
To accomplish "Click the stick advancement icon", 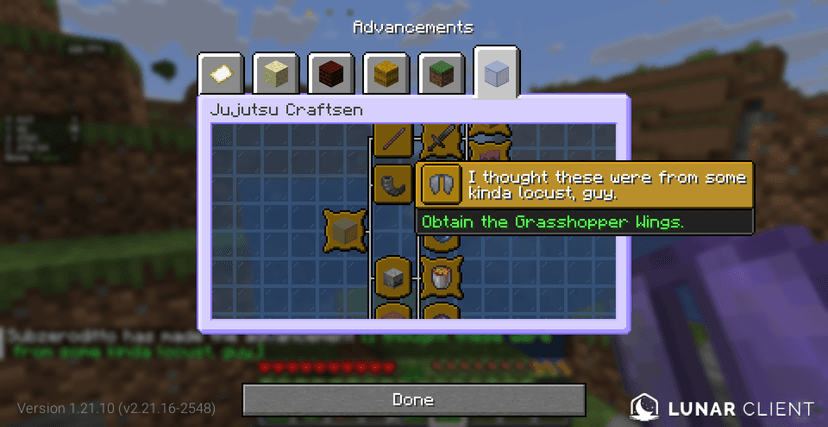I will point(392,139).
